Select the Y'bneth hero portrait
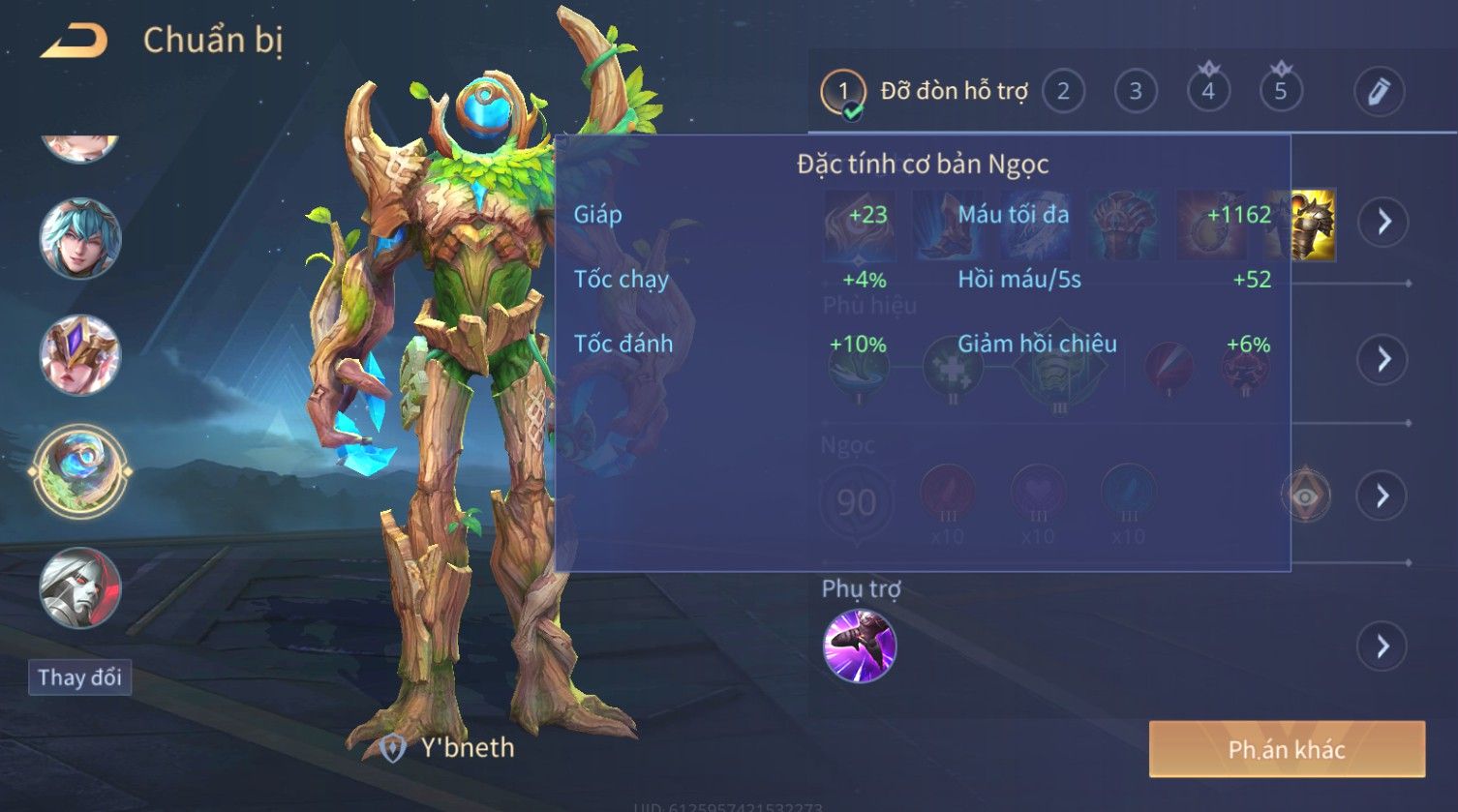Screen dimensions: 1458x812 (80, 472)
